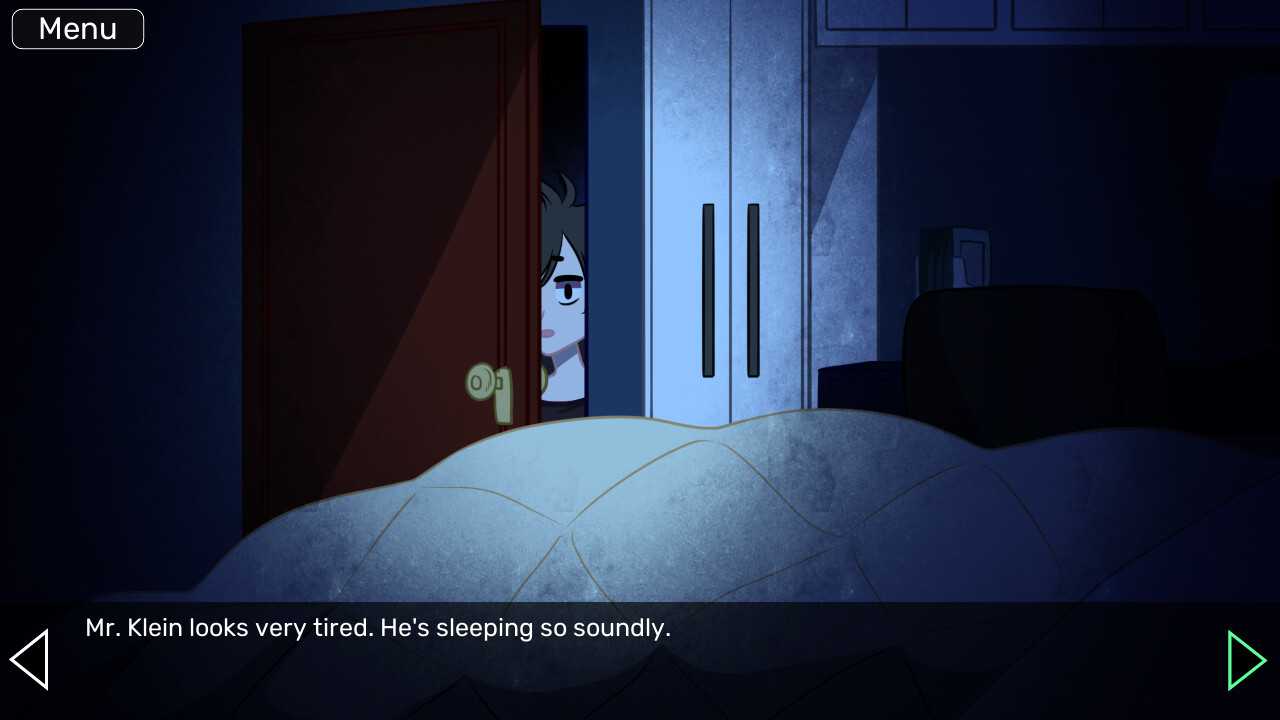Click the dialogue text bar area

(640, 628)
